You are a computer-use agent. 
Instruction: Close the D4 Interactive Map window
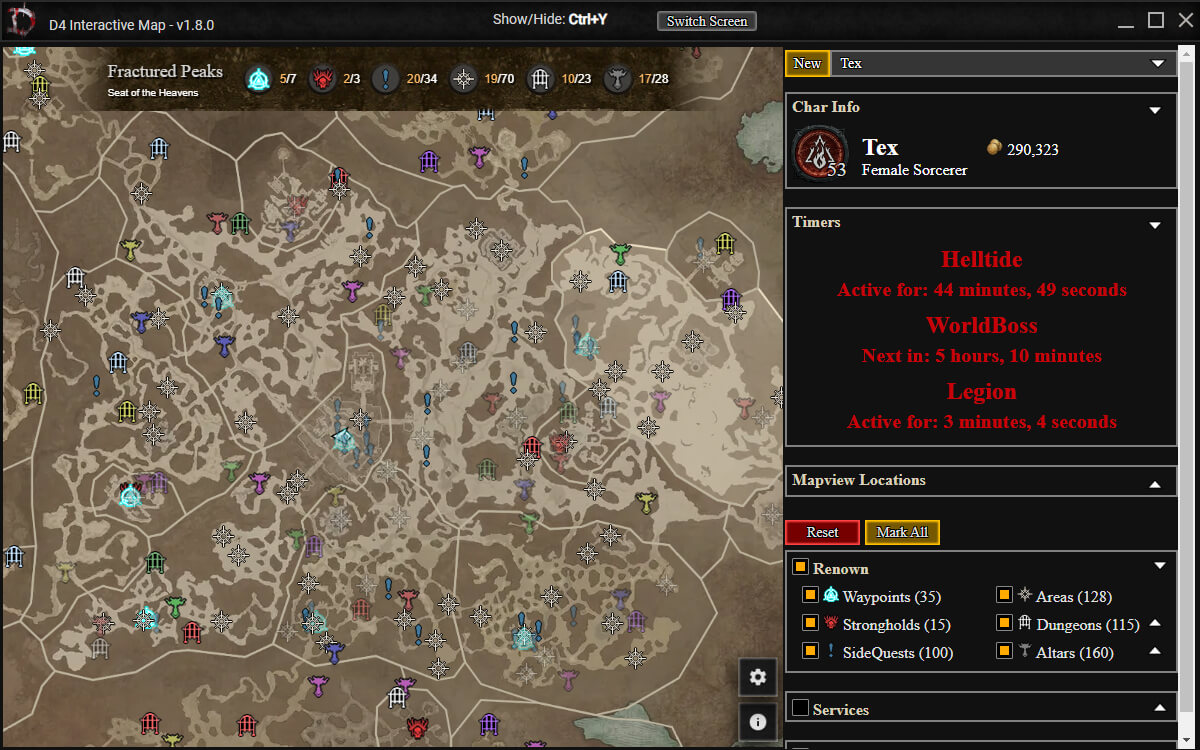(1183, 20)
